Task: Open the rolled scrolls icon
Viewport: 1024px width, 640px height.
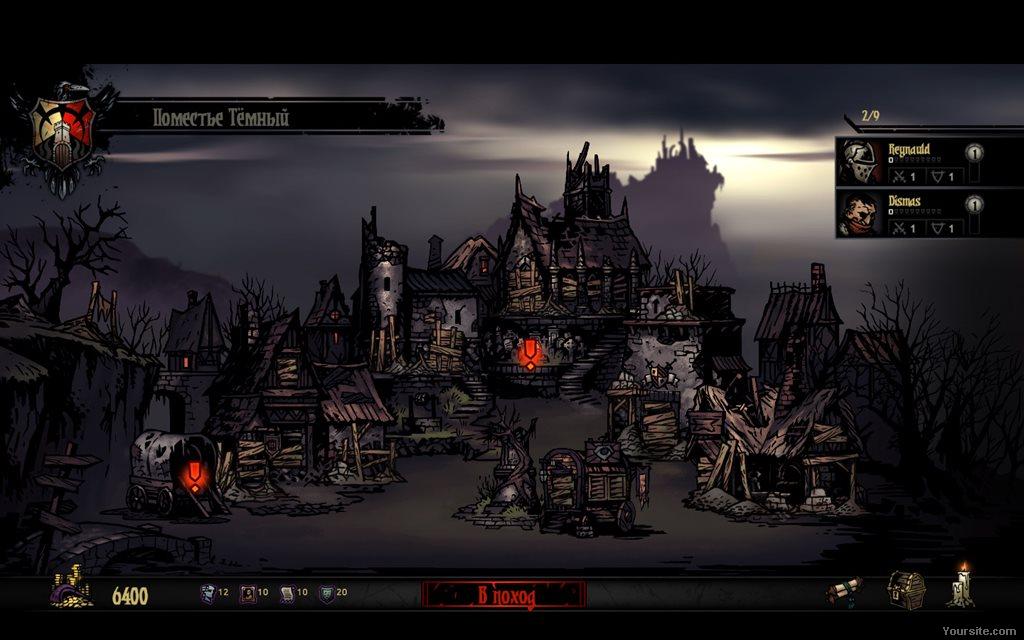Action: point(843,591)
